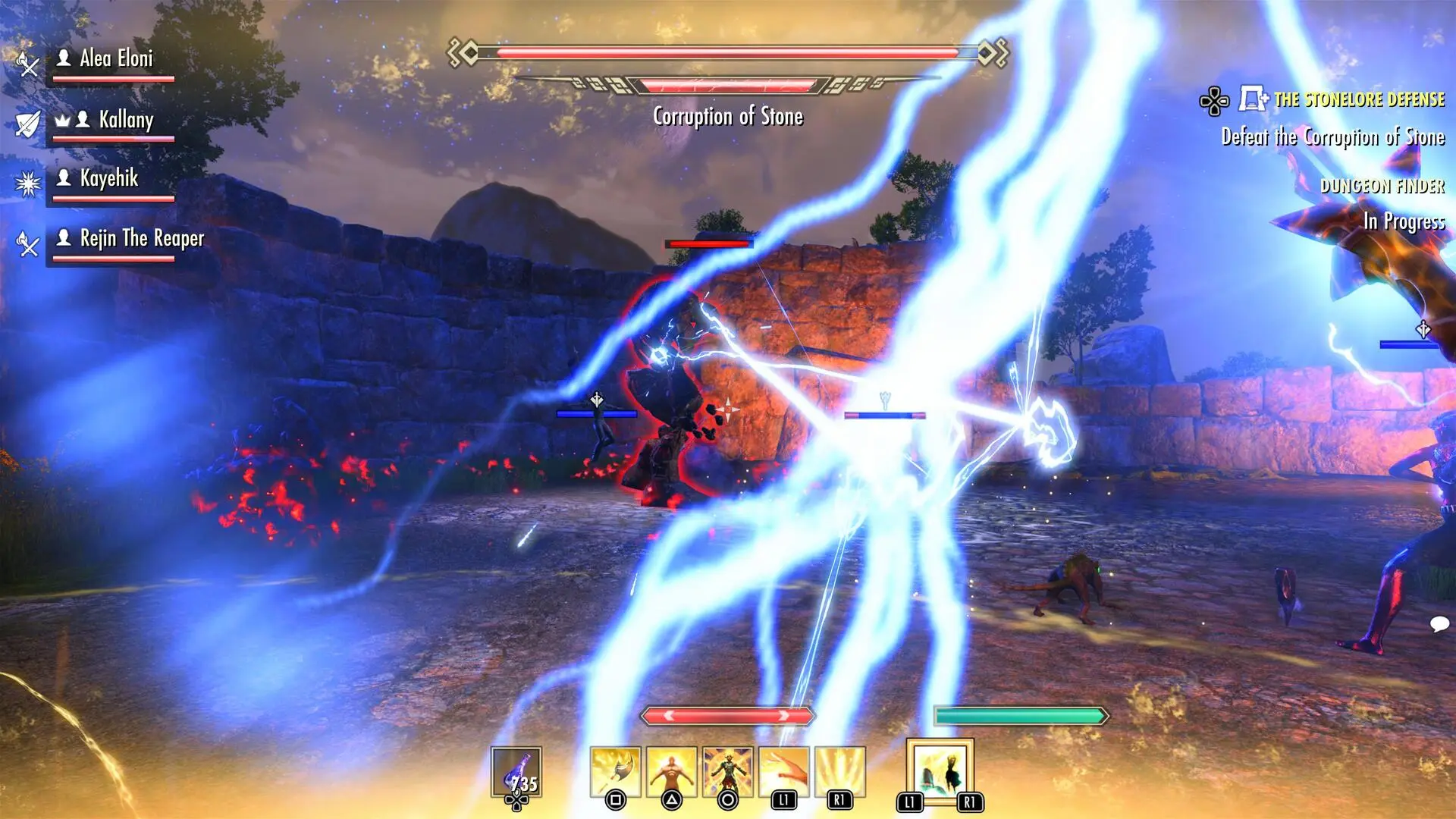The height and width of the screenshot is (819, 1456).
Task: Use the bare-chested figure ability
Action: click(x=671, y=771)
